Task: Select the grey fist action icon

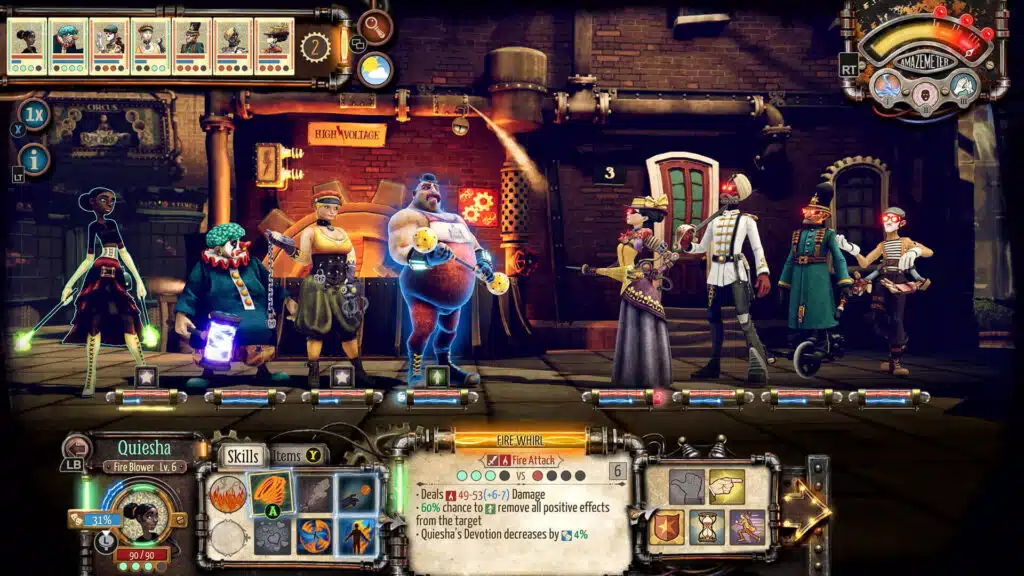Action: (x=687, y=487)
